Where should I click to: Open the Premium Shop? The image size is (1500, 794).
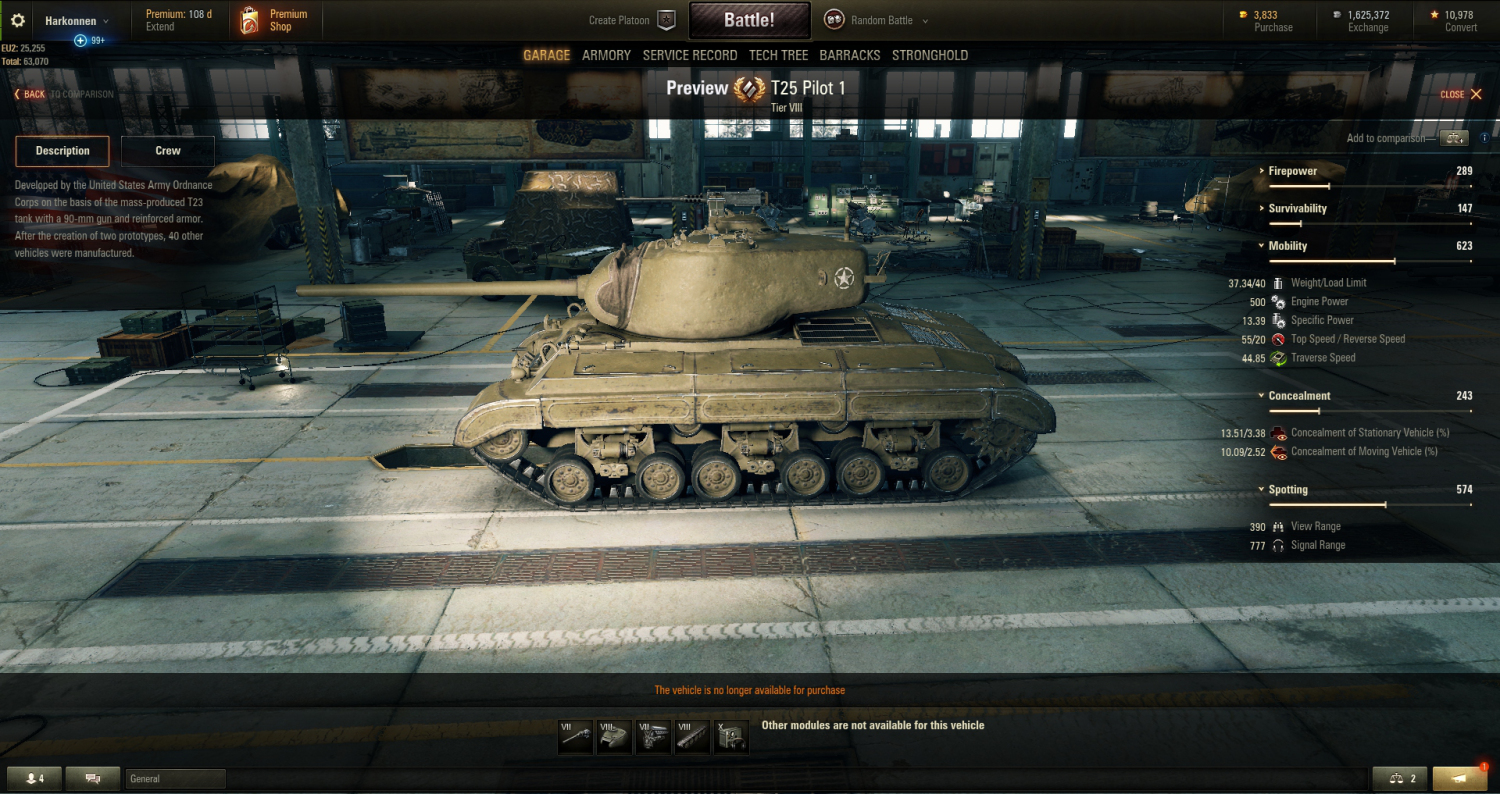(275, 20)
